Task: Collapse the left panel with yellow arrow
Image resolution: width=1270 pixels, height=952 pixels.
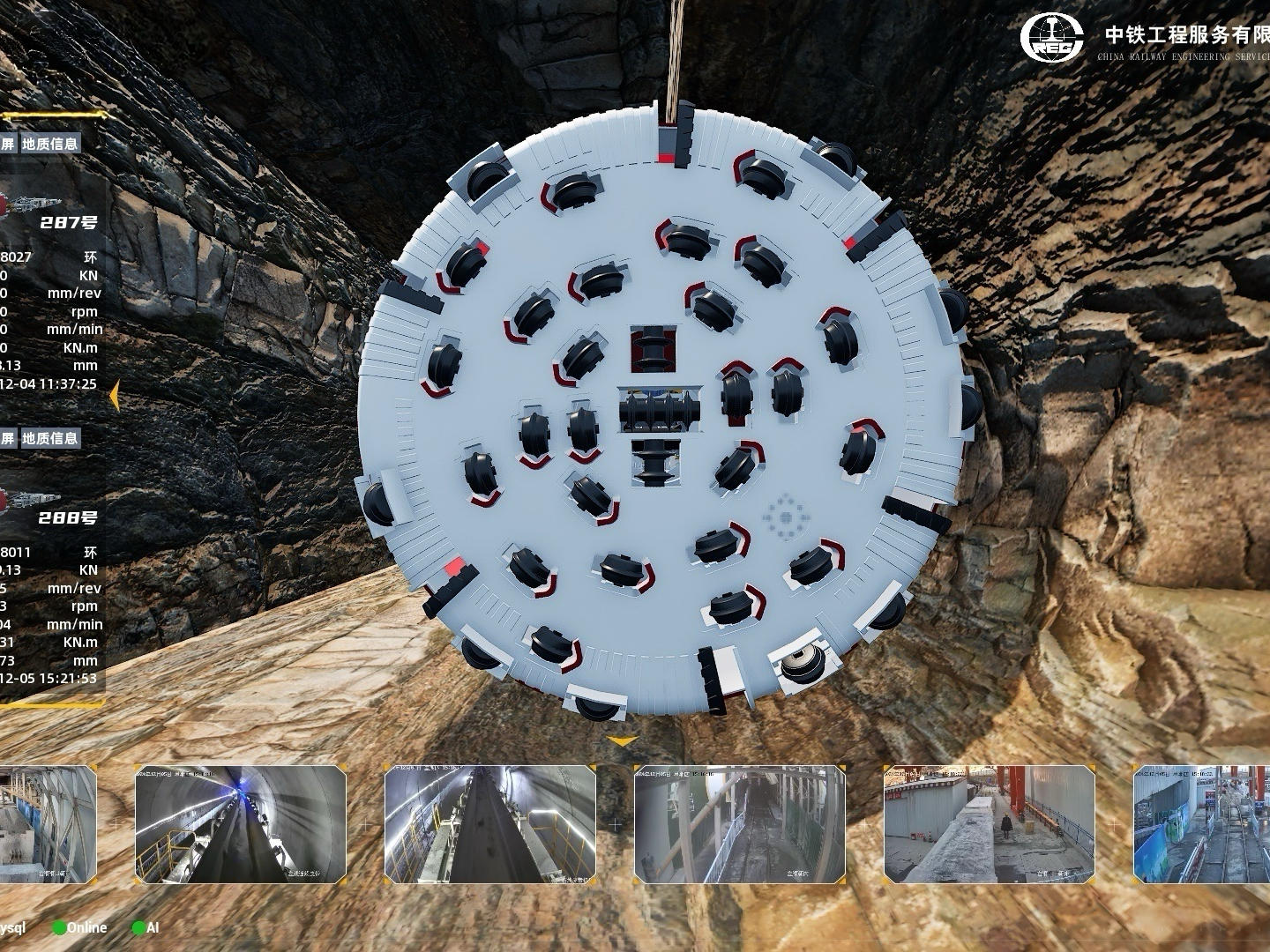Action: 114,398
